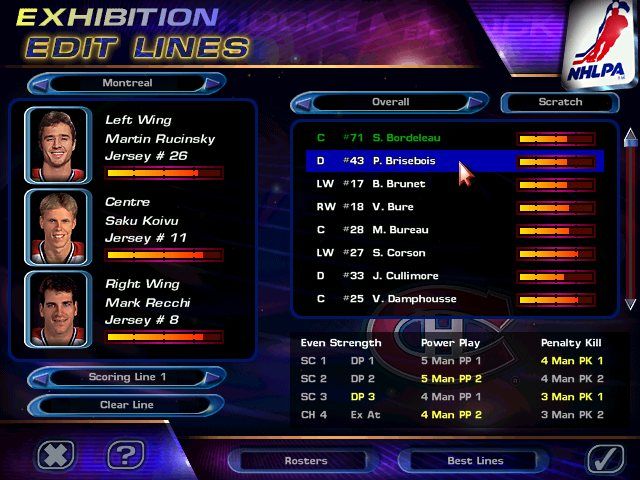Cancel with the X button

[56, 456]
